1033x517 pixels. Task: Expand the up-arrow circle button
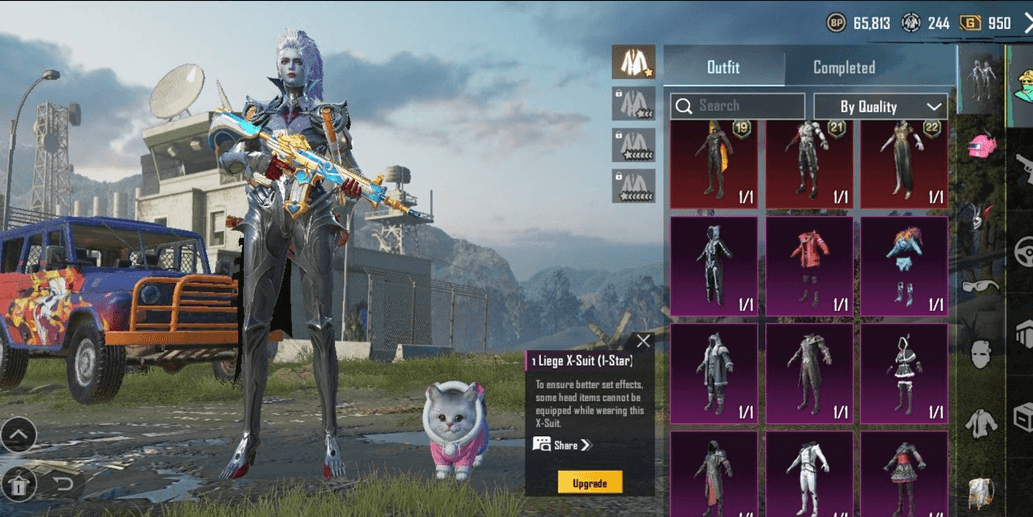pos(19,435)
